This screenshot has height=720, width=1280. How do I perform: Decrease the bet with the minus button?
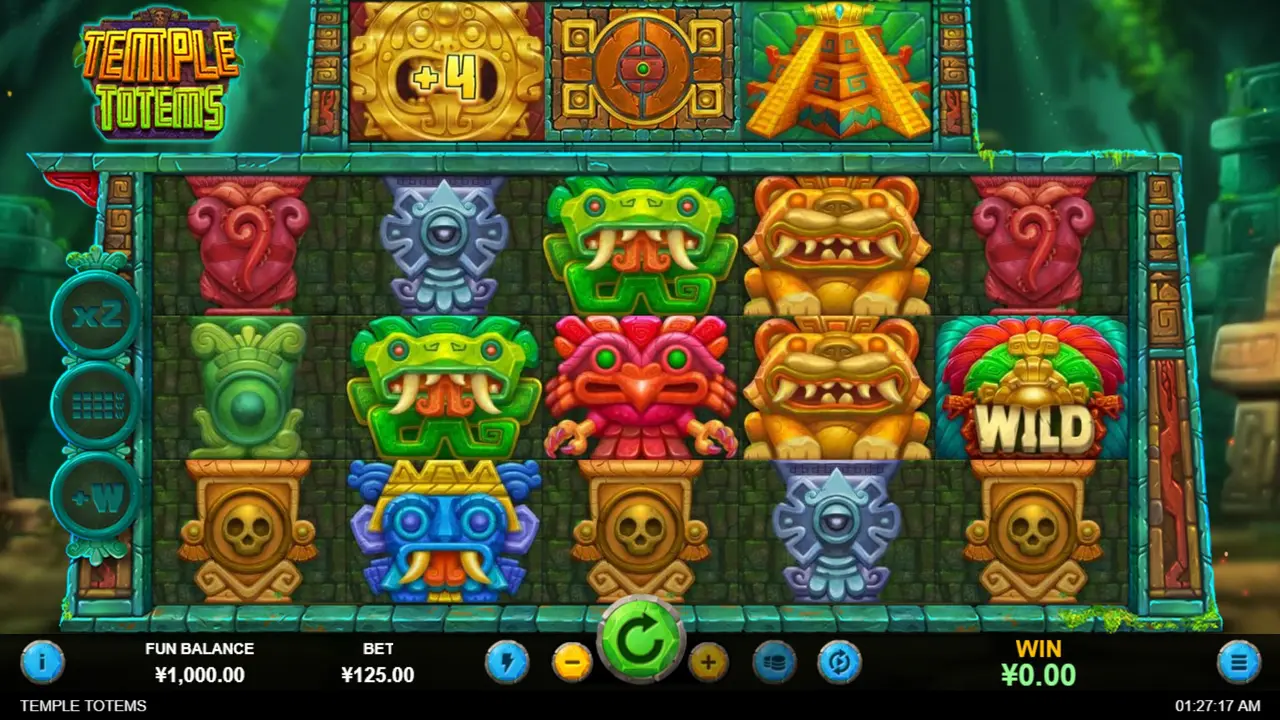tap(572, 661)
